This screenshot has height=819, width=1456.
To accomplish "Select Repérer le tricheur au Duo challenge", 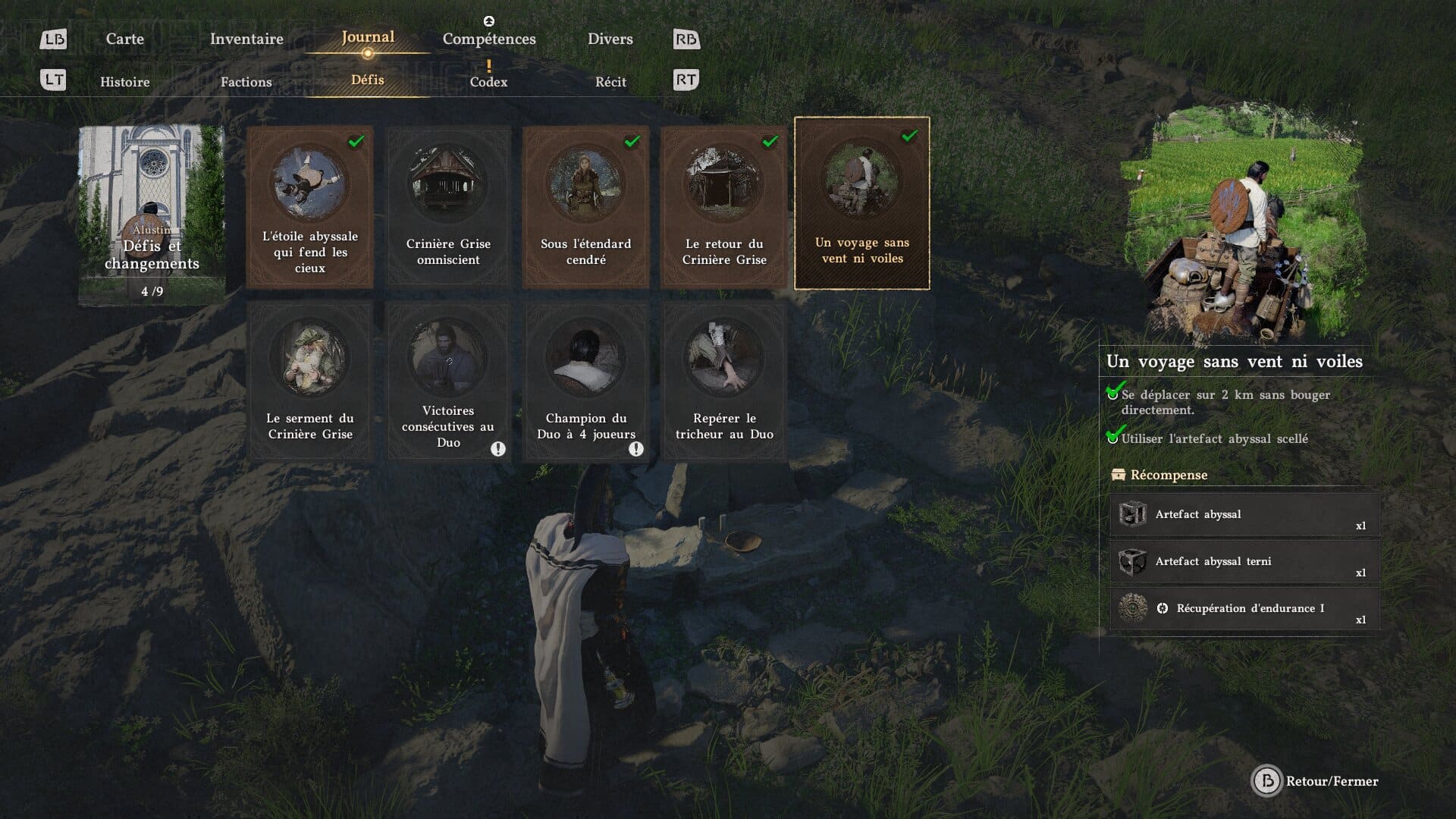I will tap(723, 381).
